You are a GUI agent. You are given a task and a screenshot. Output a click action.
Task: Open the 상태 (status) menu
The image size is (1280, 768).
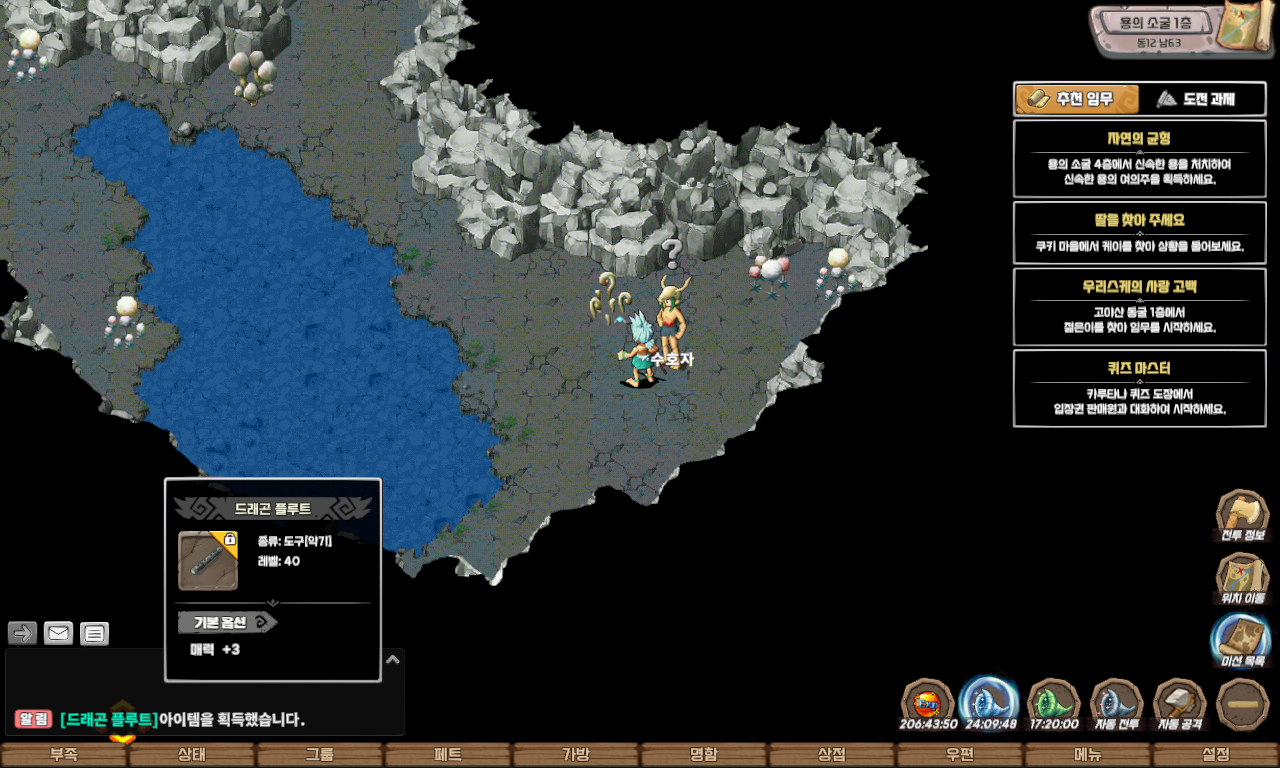(192, 755)
